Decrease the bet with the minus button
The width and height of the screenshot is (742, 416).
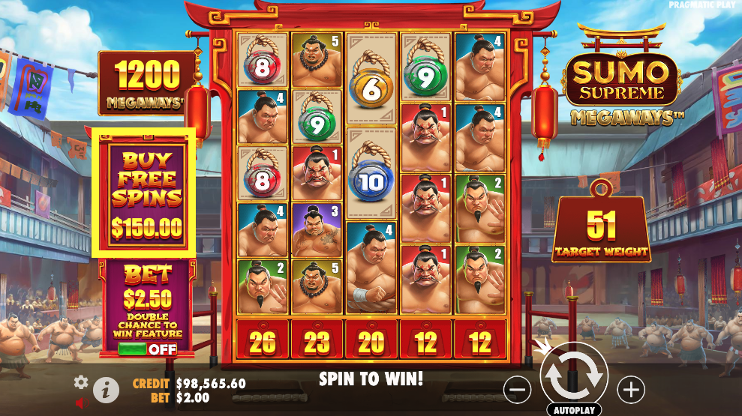point(517,388)
